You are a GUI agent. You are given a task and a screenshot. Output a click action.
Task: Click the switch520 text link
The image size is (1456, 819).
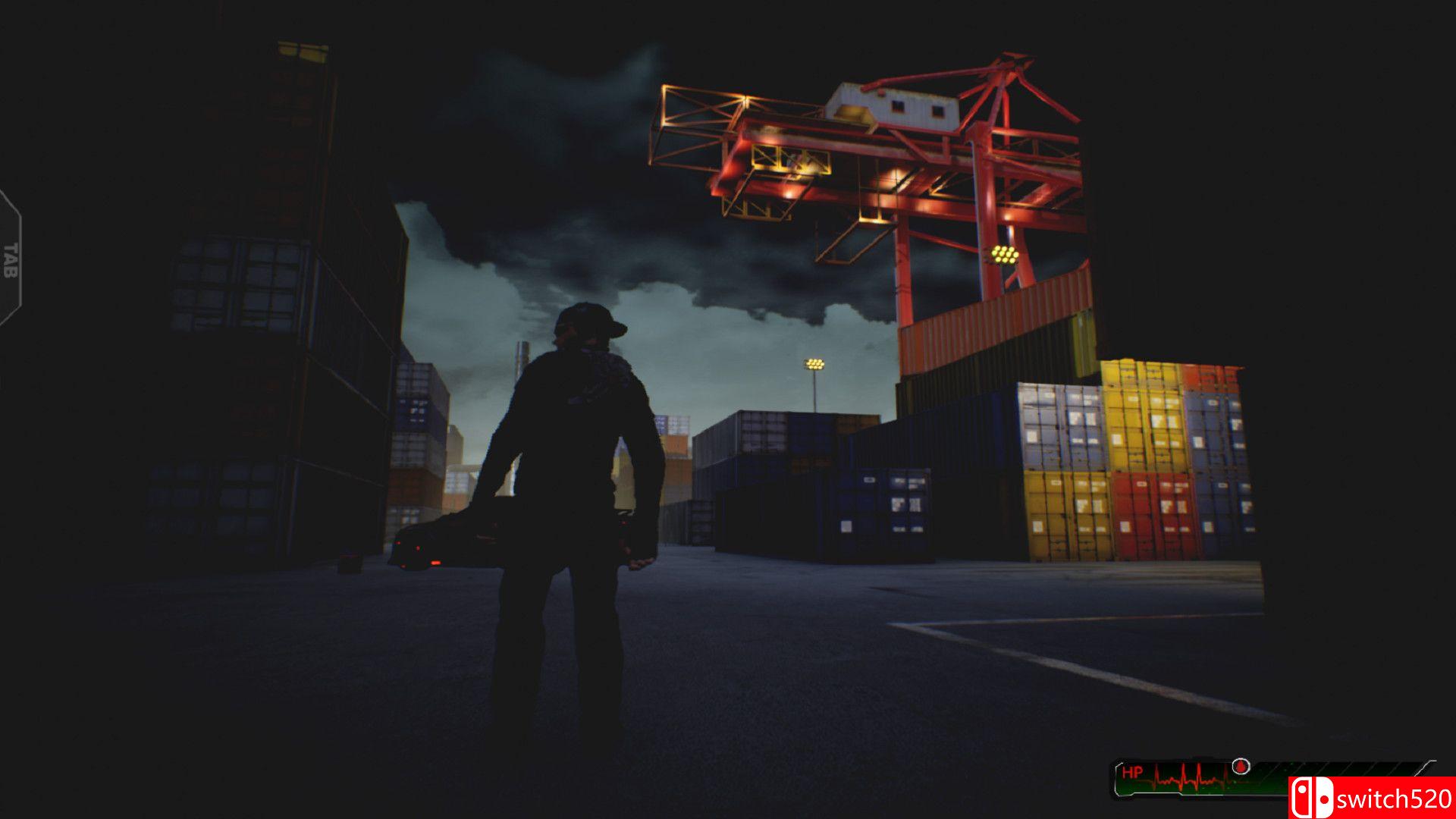point(1395,799)
